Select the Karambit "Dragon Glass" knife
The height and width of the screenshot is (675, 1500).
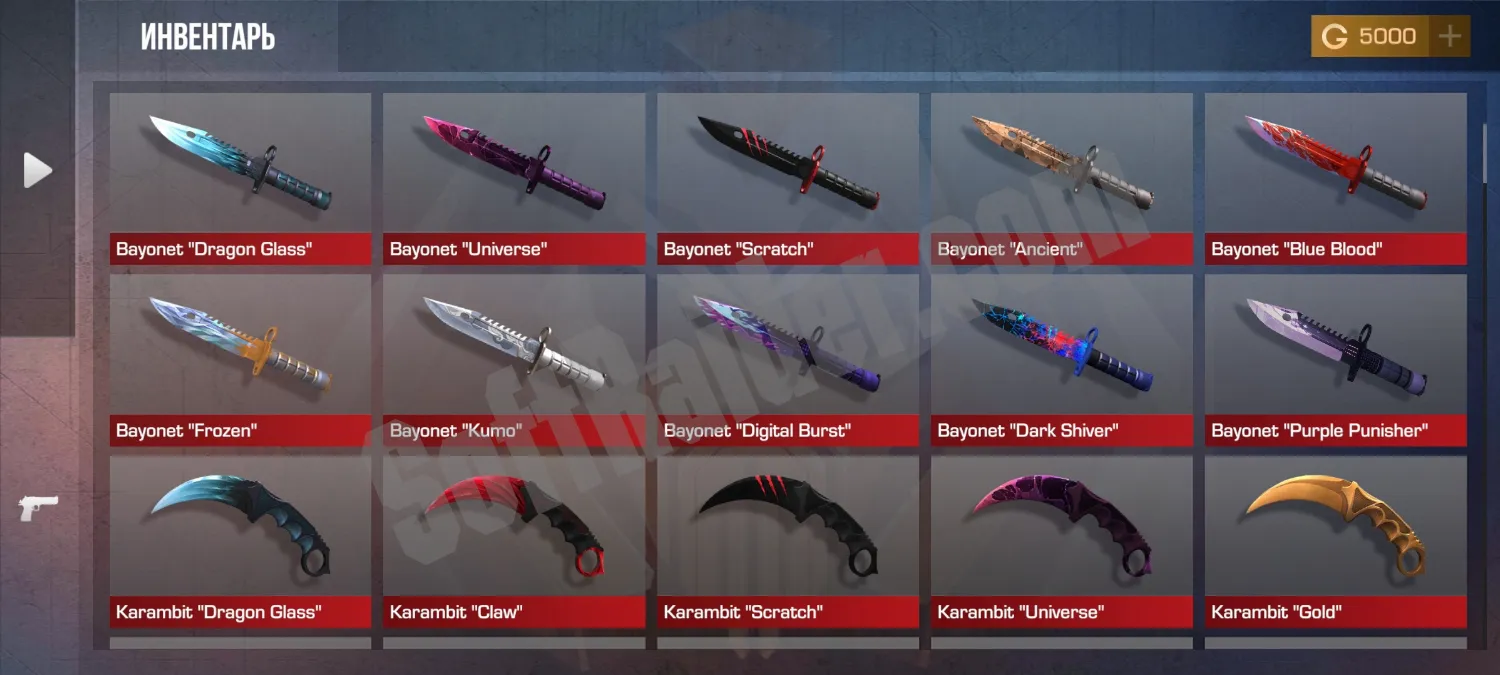click(x=240, y=541)
